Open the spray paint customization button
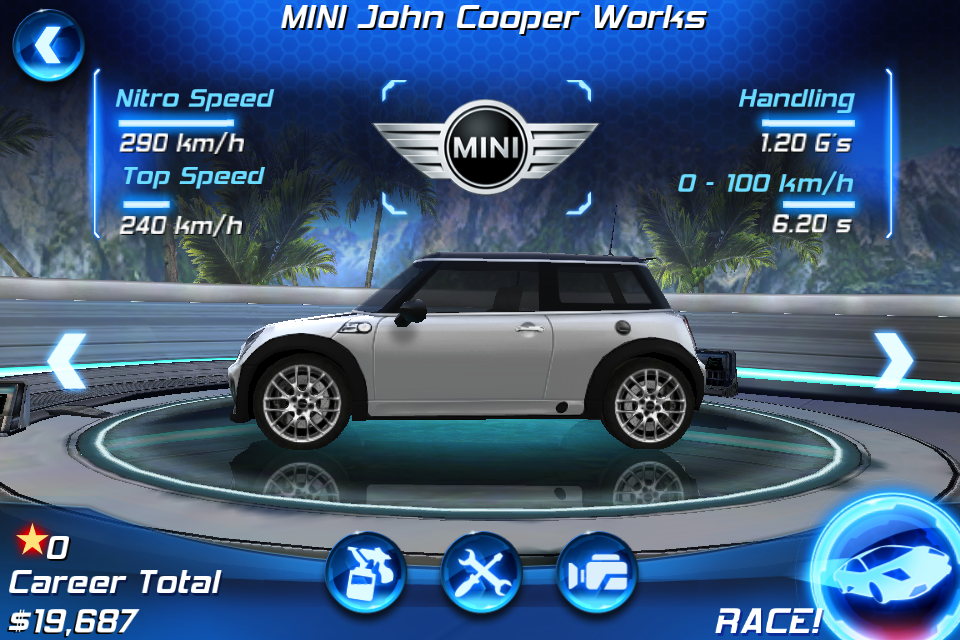This screenshot has width=960, height=640. [x=365, y=573]
